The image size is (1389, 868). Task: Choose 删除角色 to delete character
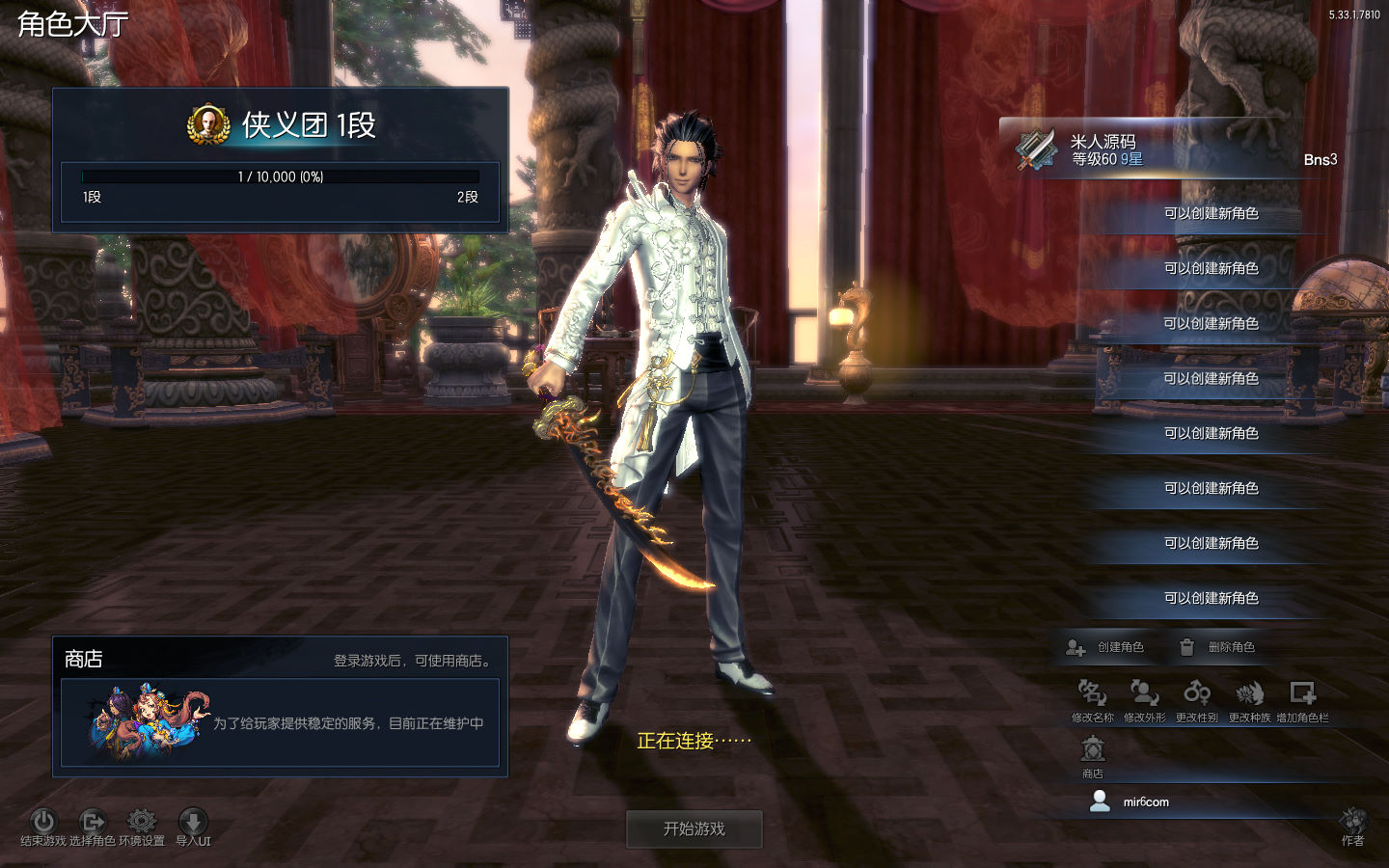pos(1217,647)
